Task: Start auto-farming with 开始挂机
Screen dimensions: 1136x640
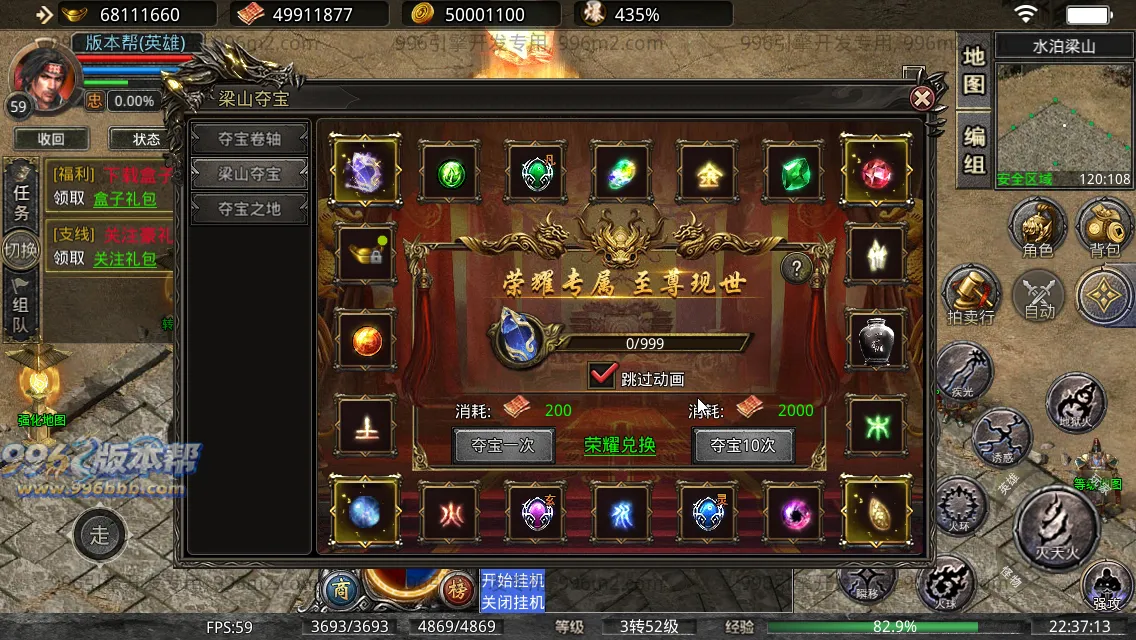Action: coord(512,580)
